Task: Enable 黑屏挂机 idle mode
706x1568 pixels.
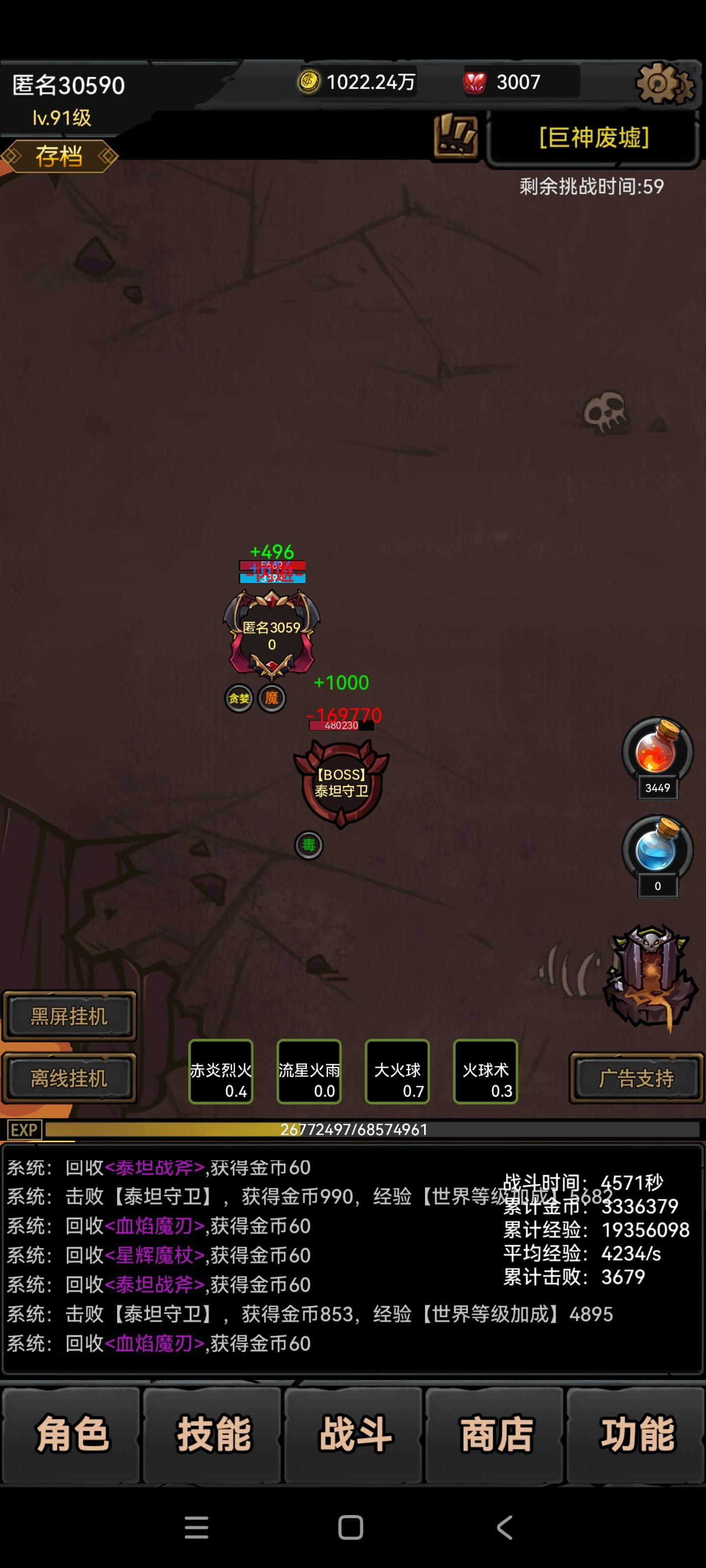Action: click(69, 1015)
